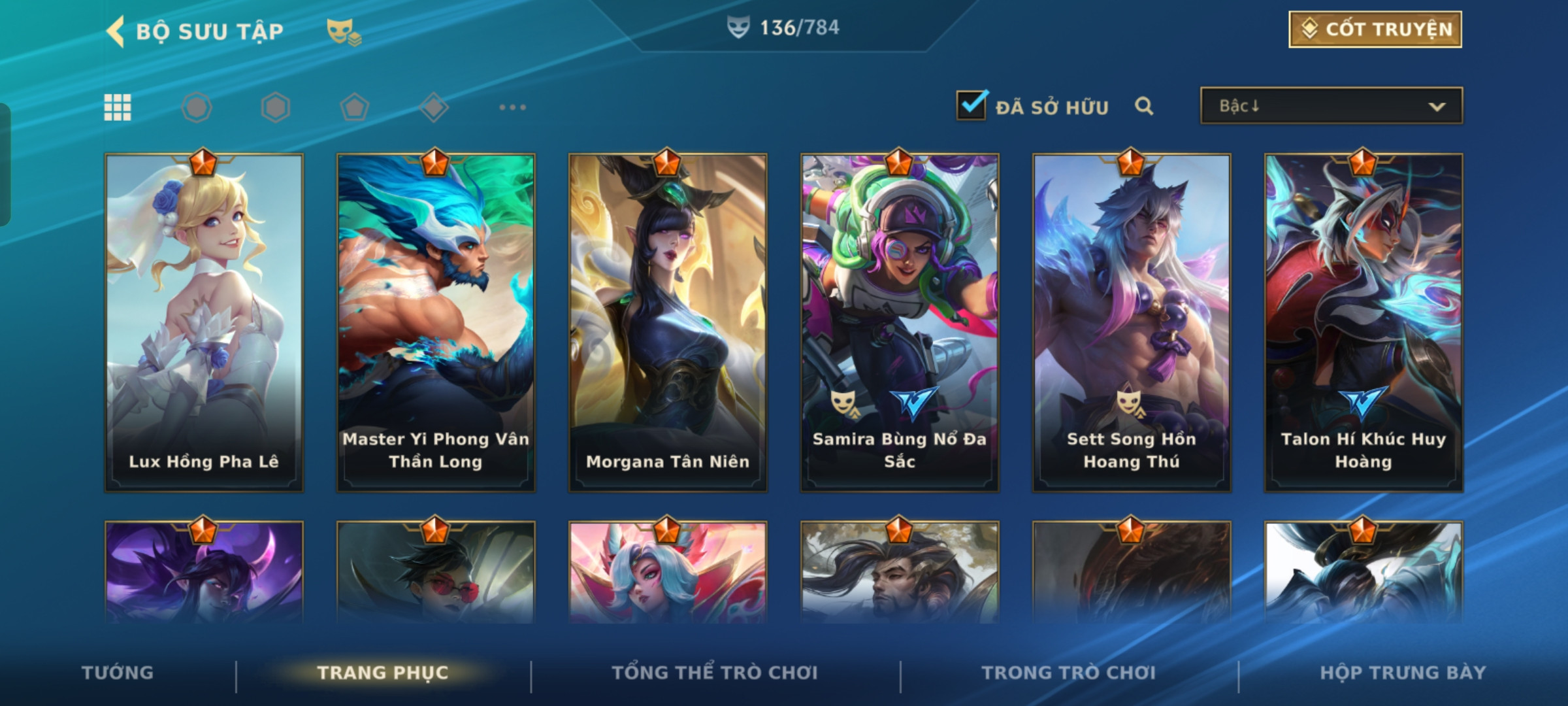Expand the Bậc sort dropdown
The width and height of the screenshot is (1568, 706).
[1331, 106]
